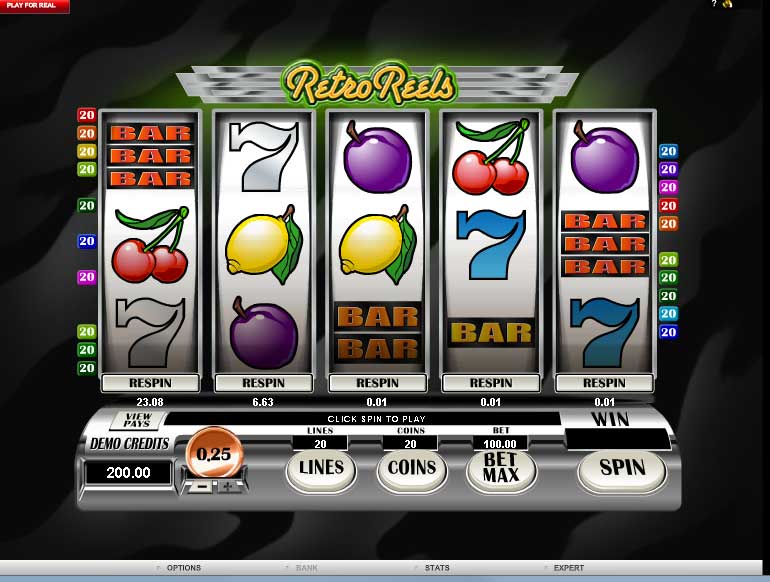Screen dimensions: 770x582
Task: Open help via the question mark icon
Action: pos(714,4)
